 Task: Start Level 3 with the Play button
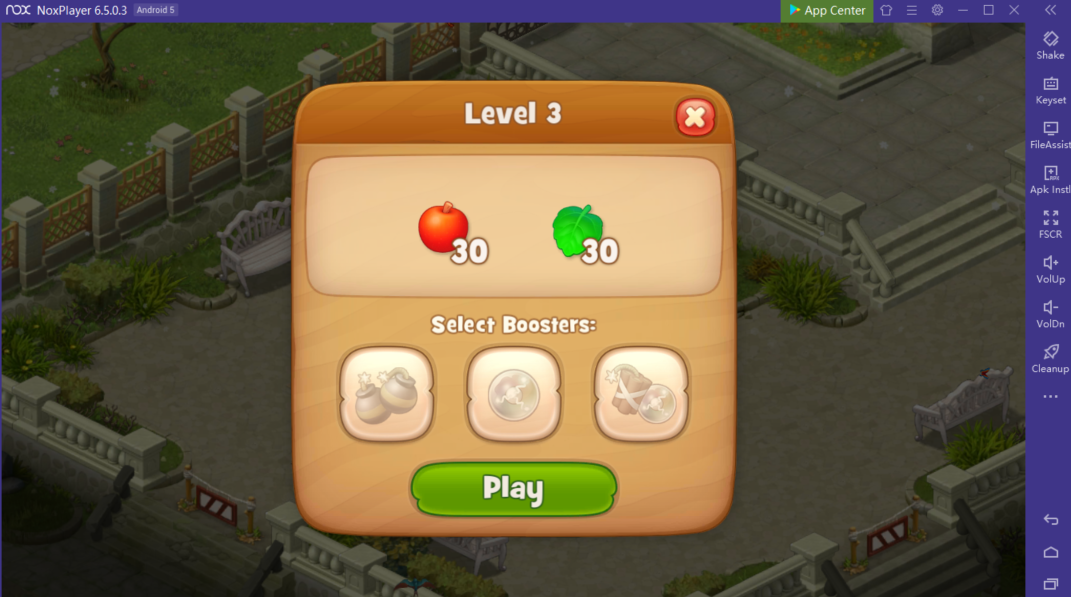(x=513, y=488)
